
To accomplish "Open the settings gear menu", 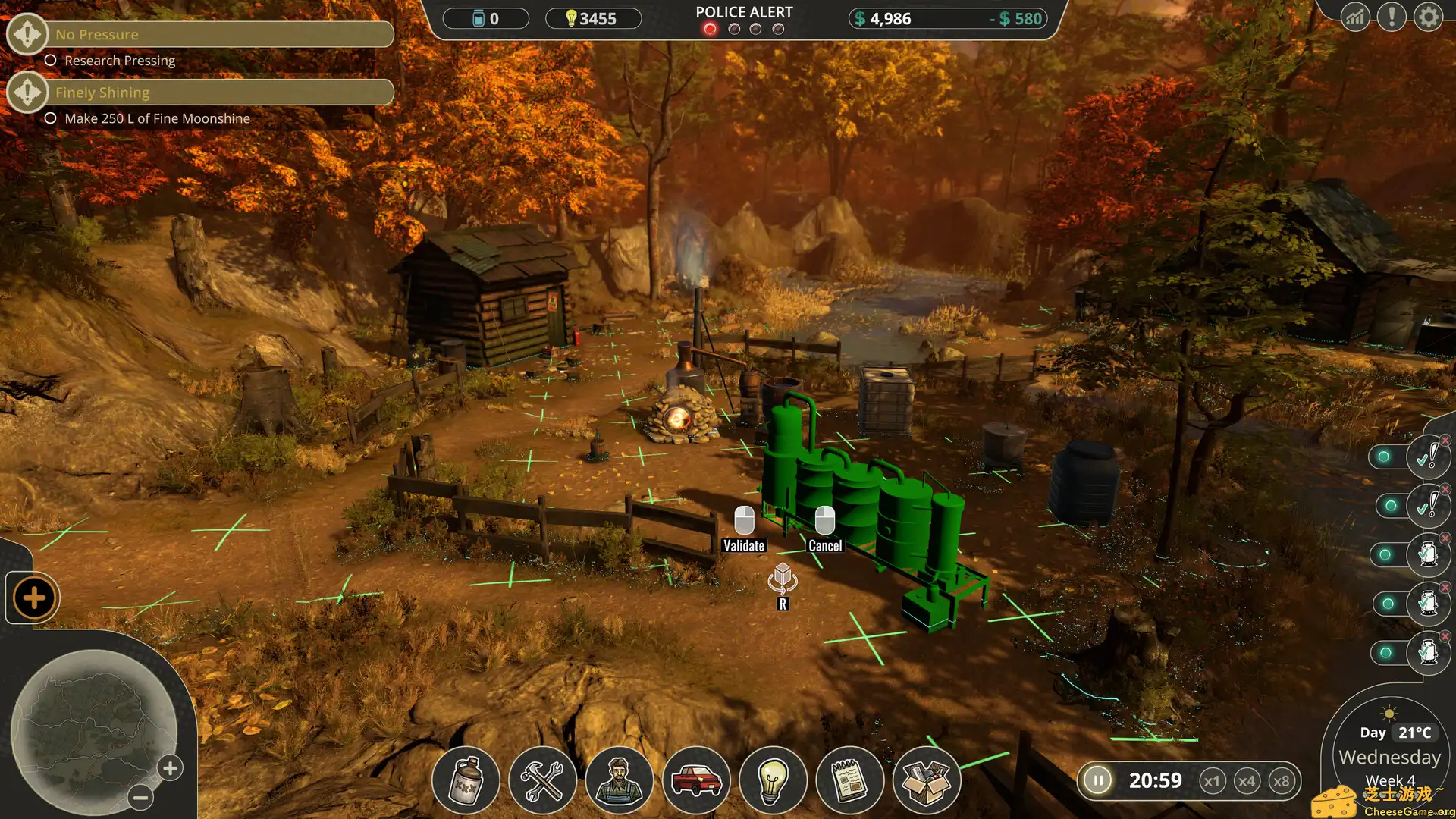I will (1429, 17).
